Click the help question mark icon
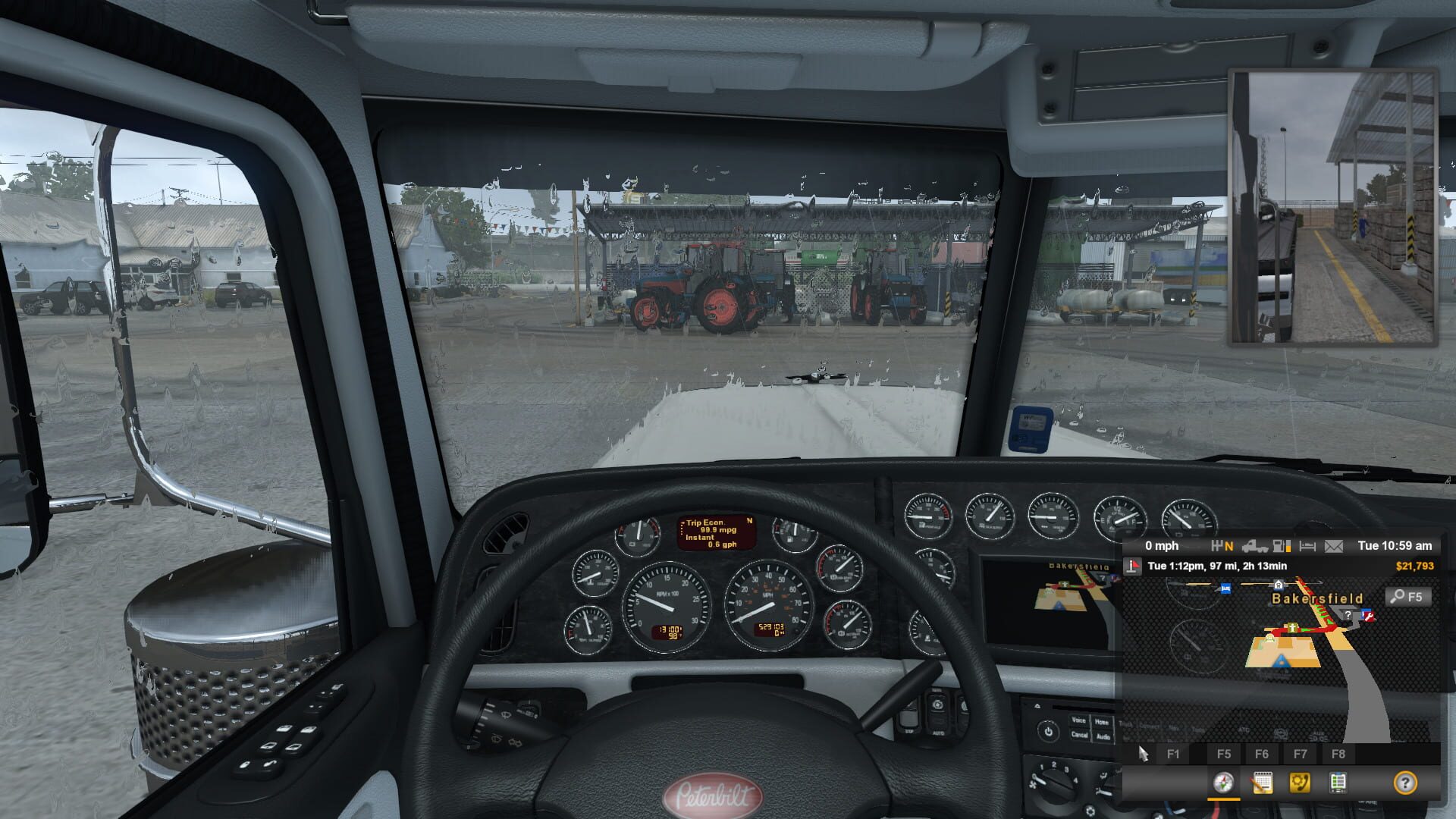Viewport: 1456px width, 819px height. (1405, 783)
